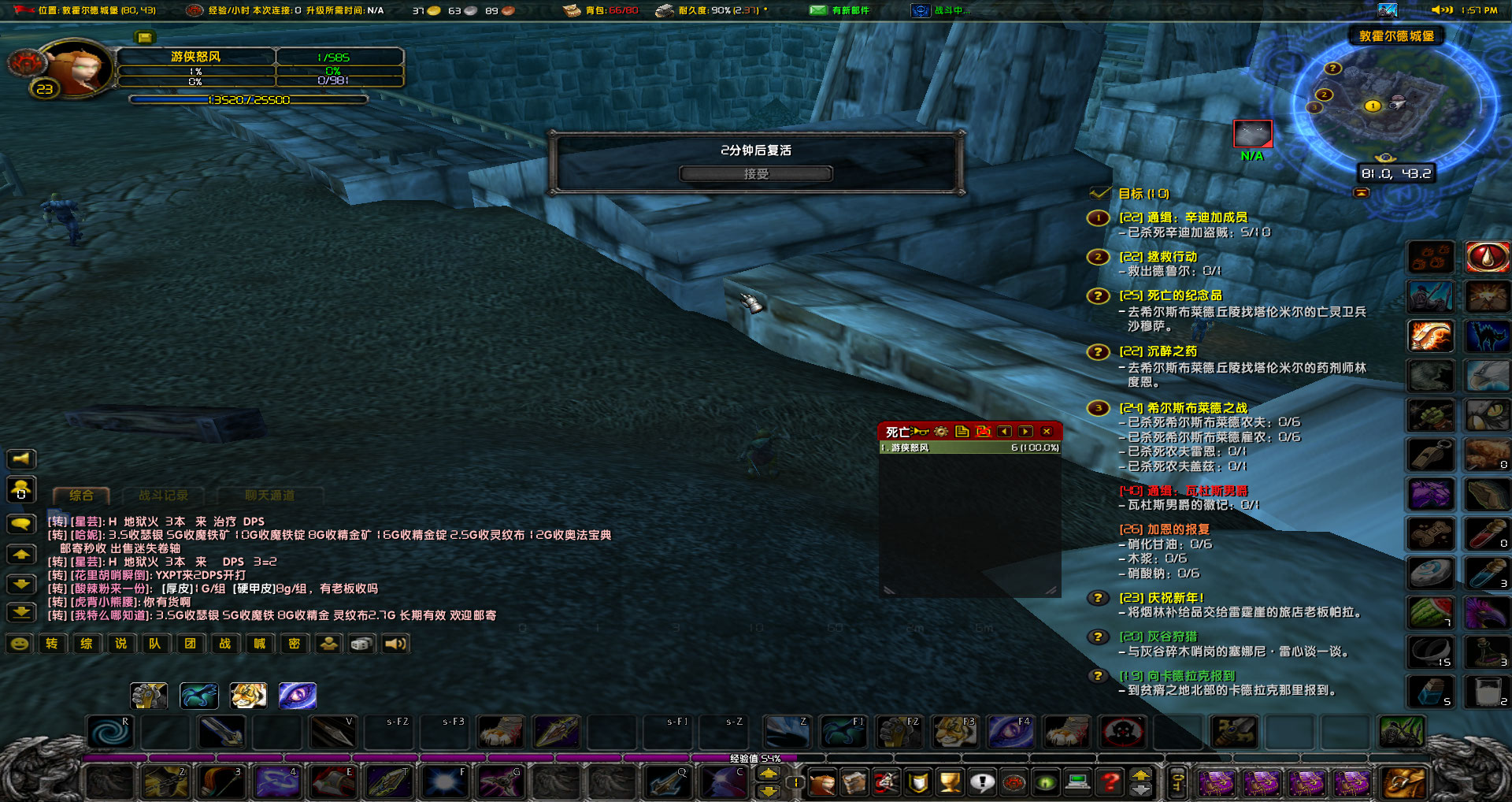Image resolution: width=1512 pixels, height=802 pixels.
Task: Click the 接受 button to accept resurrection
Action: (755, 174)
